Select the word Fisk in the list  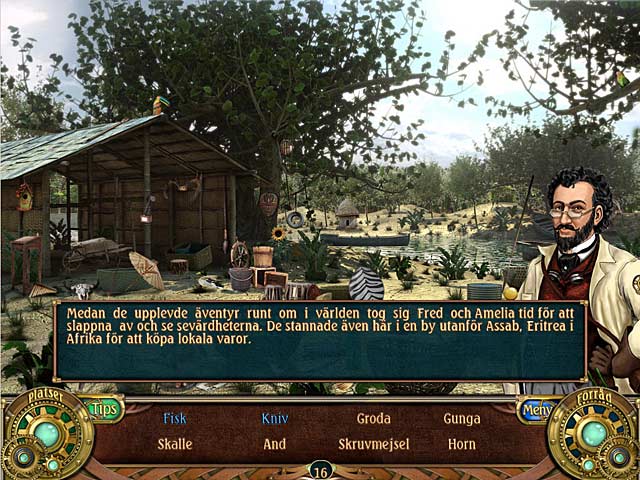tap(175, 419)
